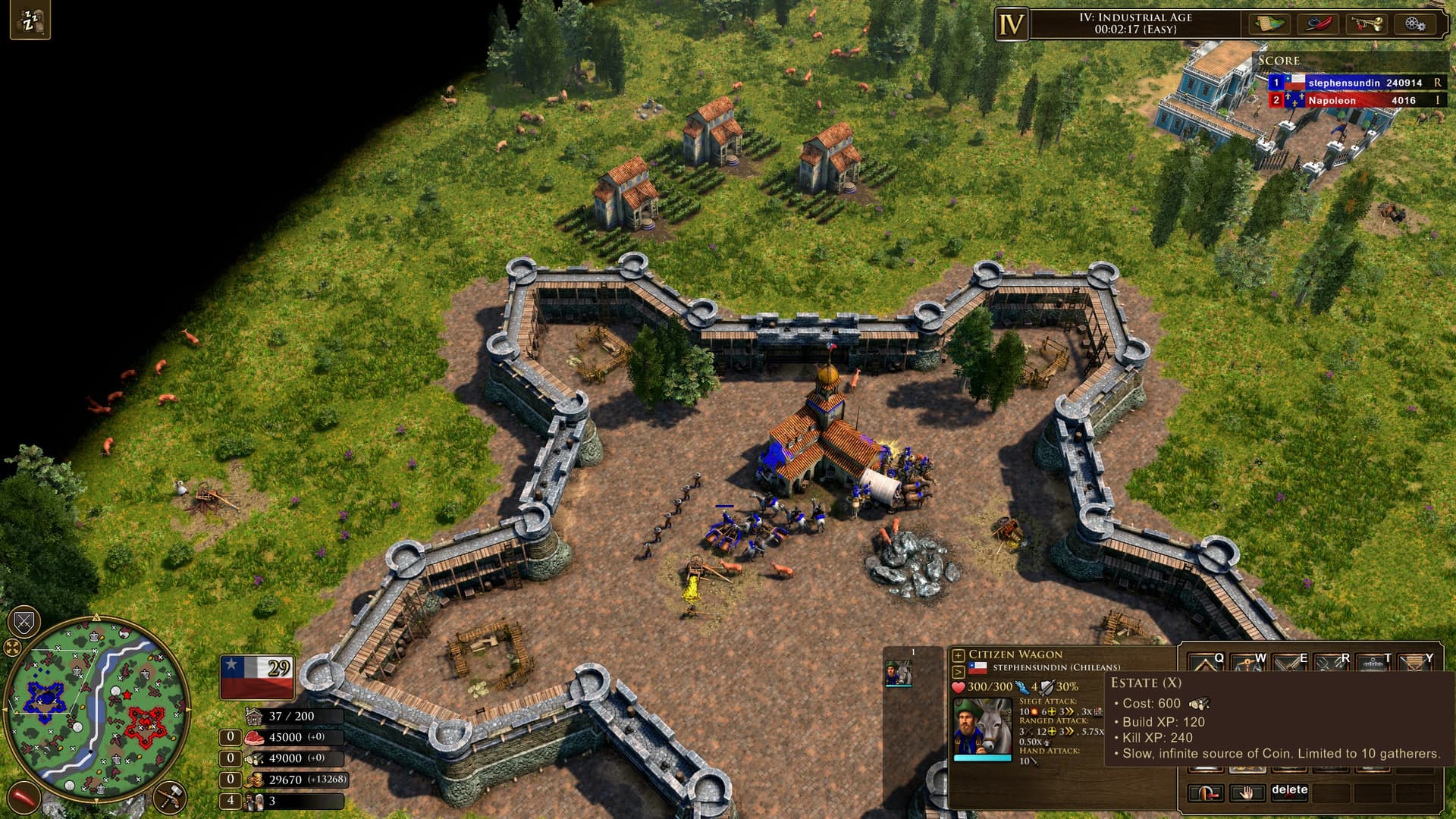1456x819 pixels.
Task: Select the stephensundin row in score list
Action: (x=1354, y=83)
